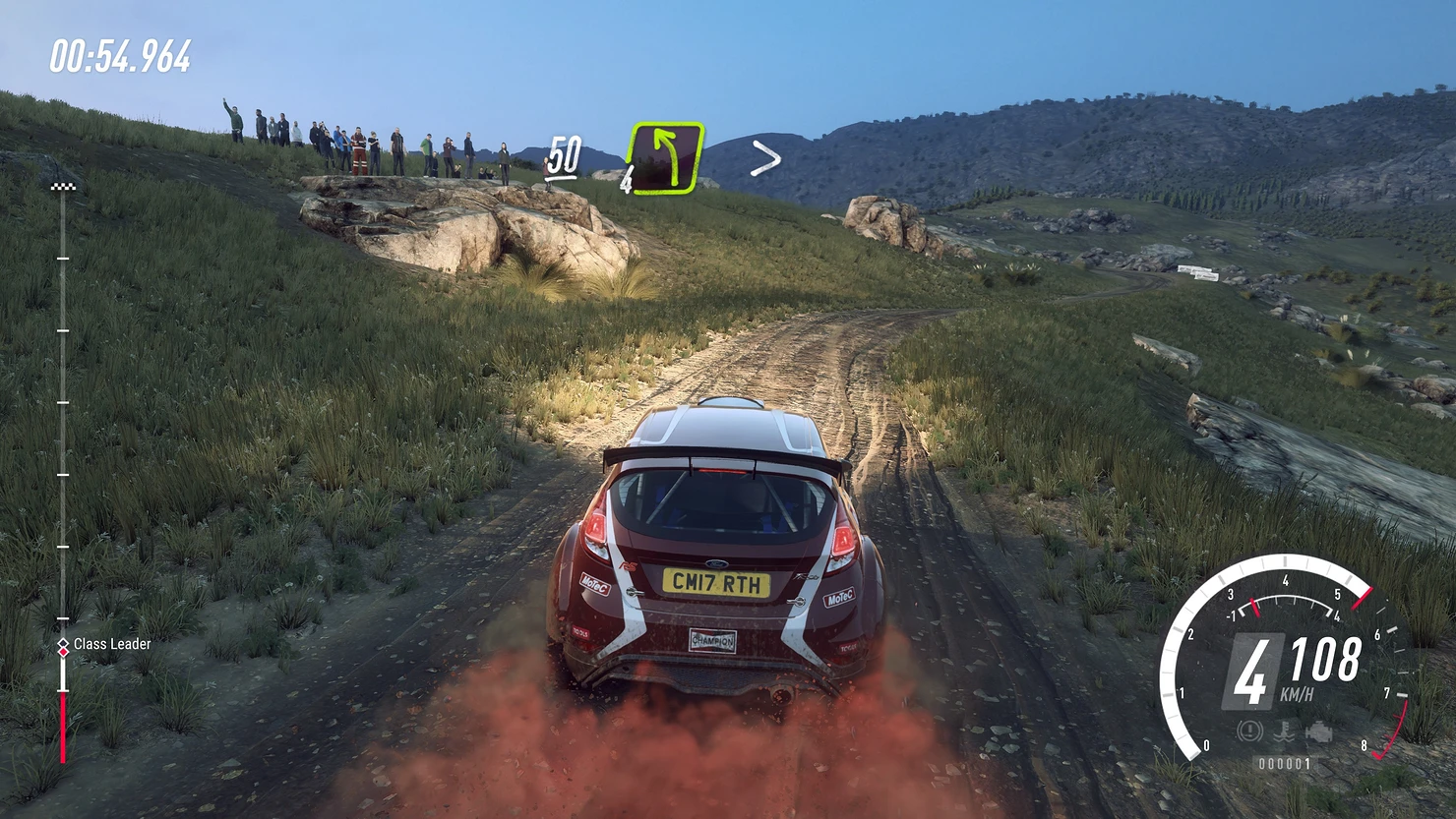Select the engine warning light icon
The image size is (1456, 819).
(x=1319, y=732)
